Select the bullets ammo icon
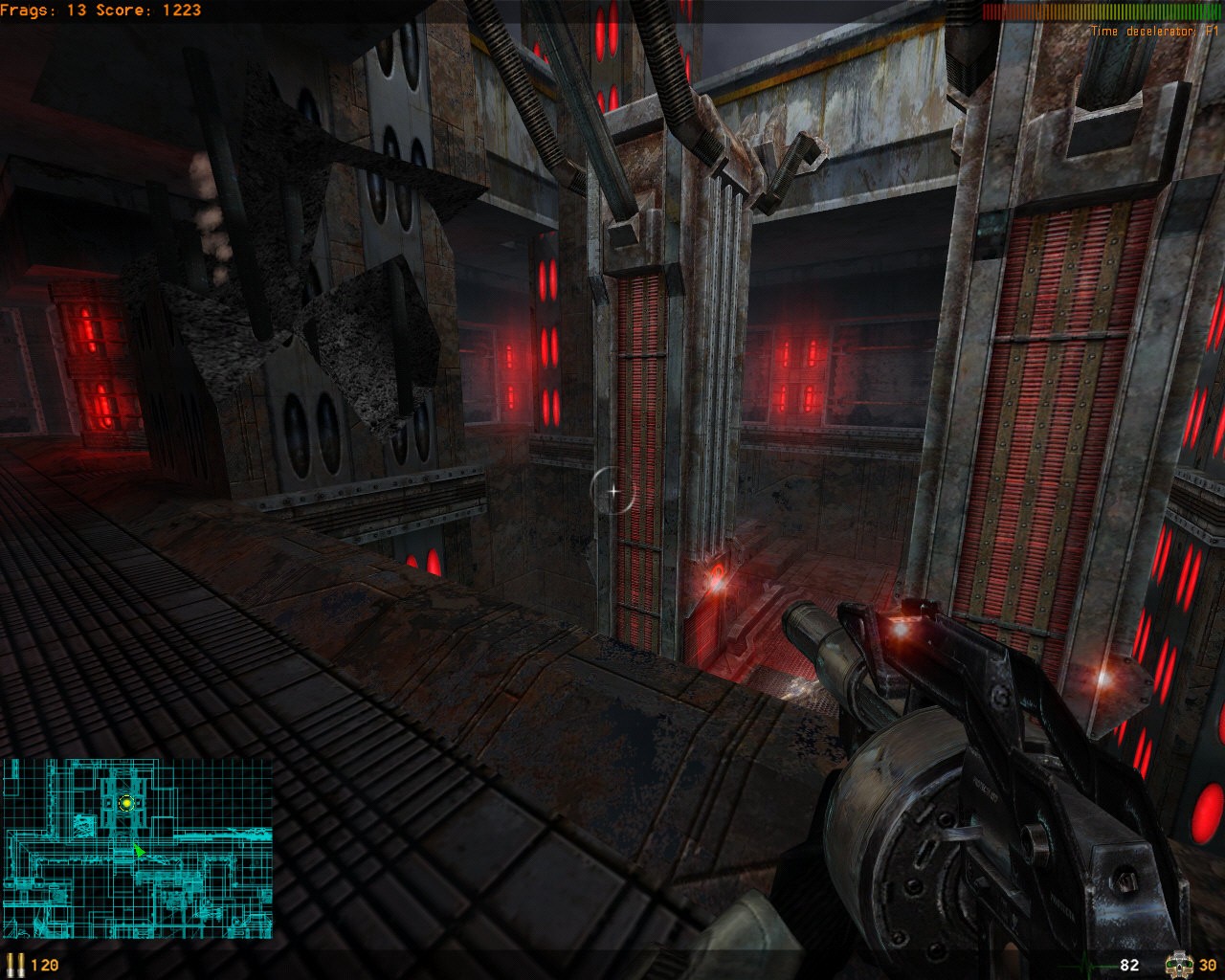The width and height of the screenshot is (1225, 980). click(x=15, y=964)
